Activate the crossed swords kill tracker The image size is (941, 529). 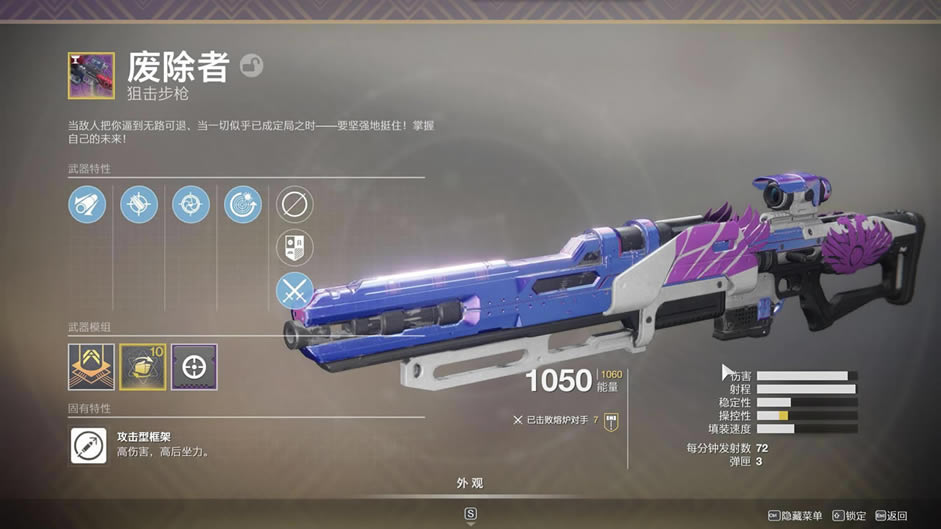point(295,291)
